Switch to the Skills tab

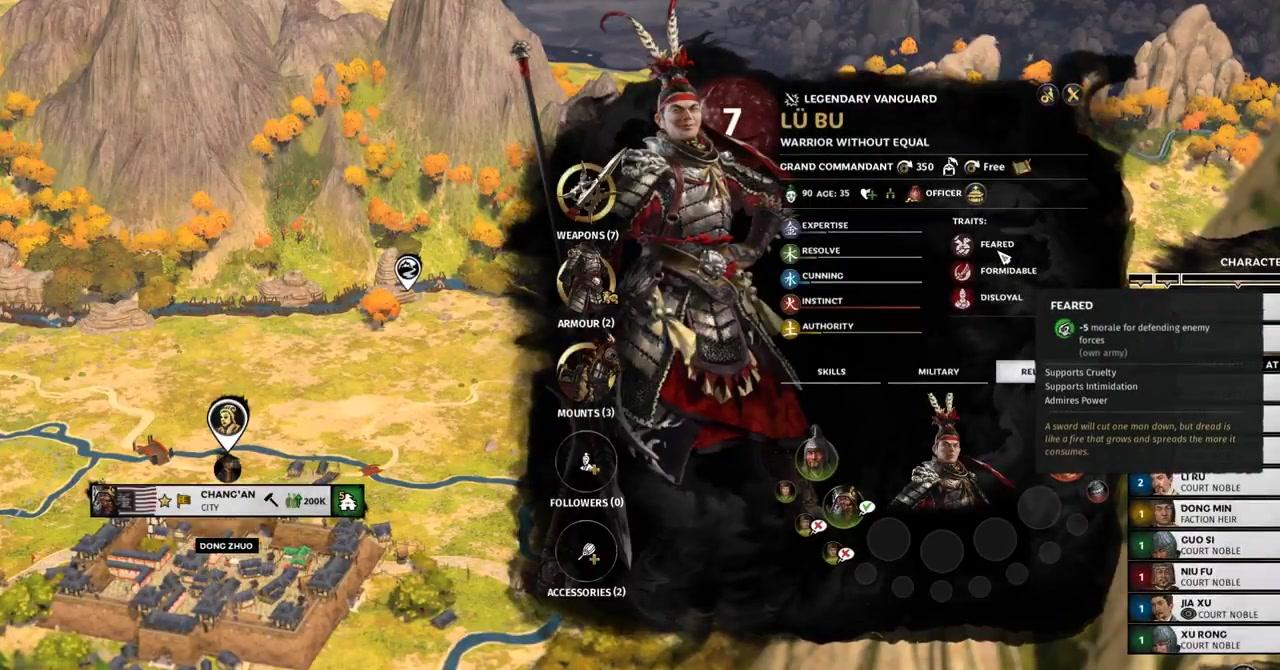point(831,372)
